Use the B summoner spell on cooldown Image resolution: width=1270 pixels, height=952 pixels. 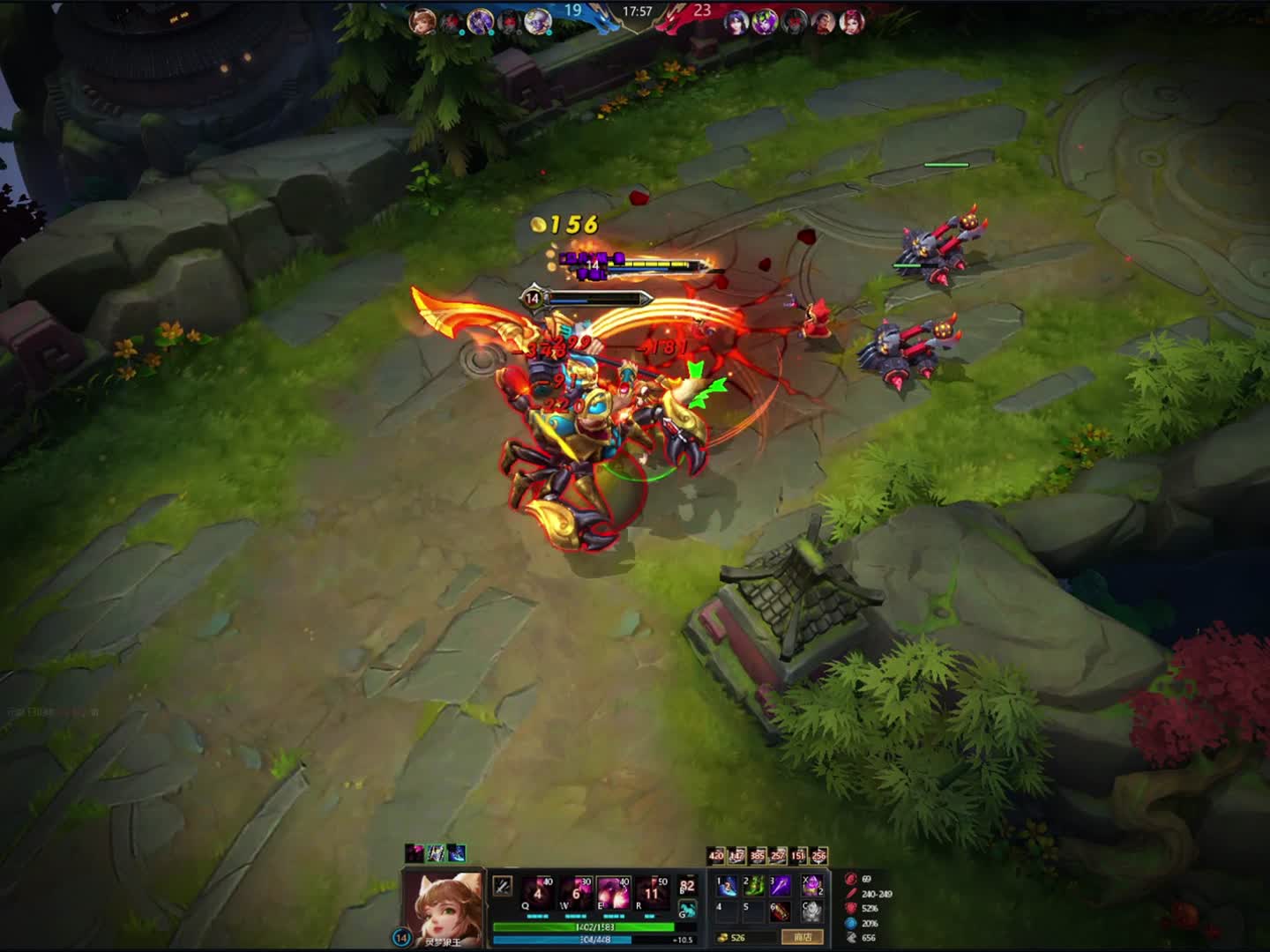[x=688, y=885]
